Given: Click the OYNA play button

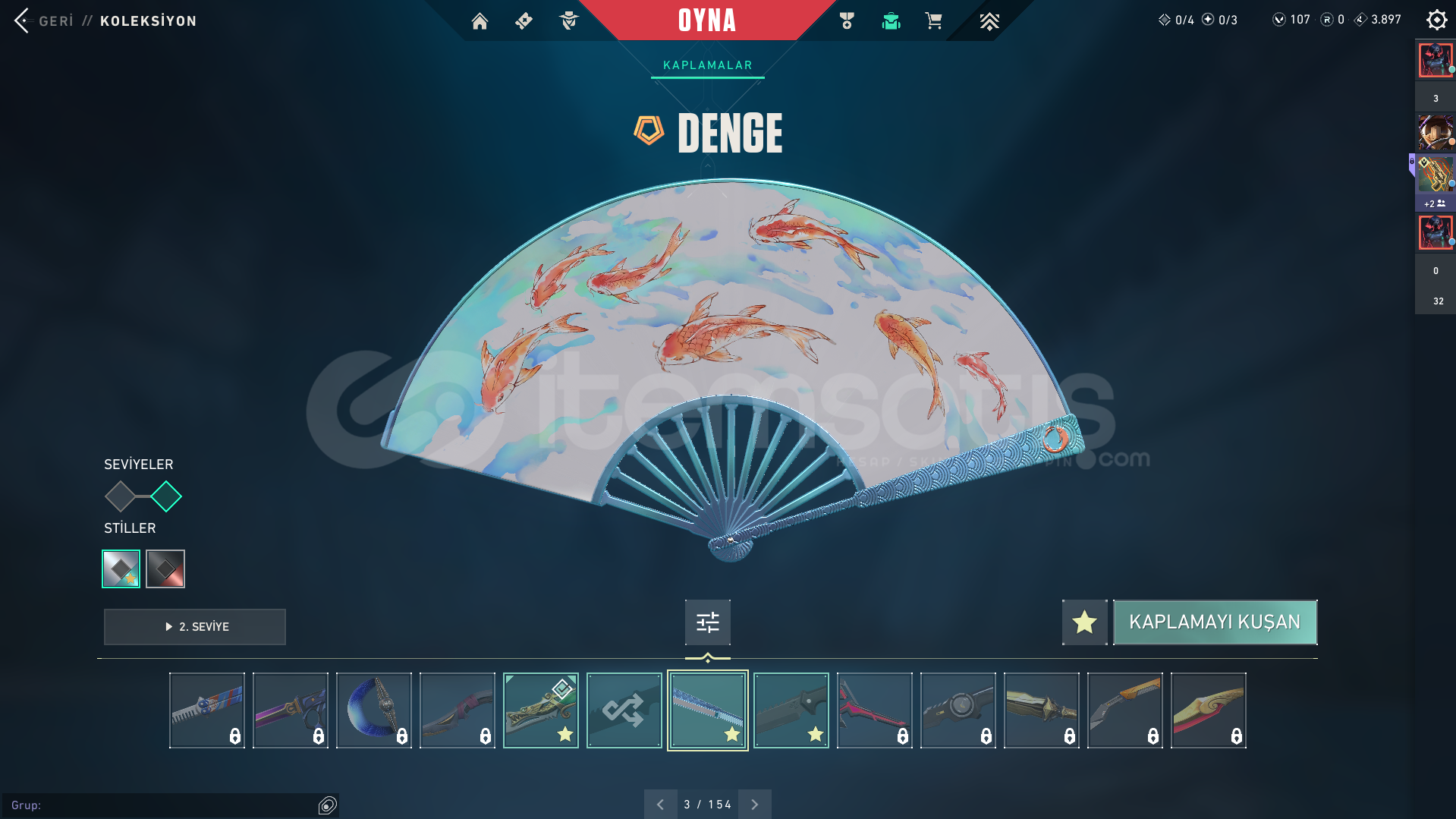Looking at the screenshot, I should point(706,20).
